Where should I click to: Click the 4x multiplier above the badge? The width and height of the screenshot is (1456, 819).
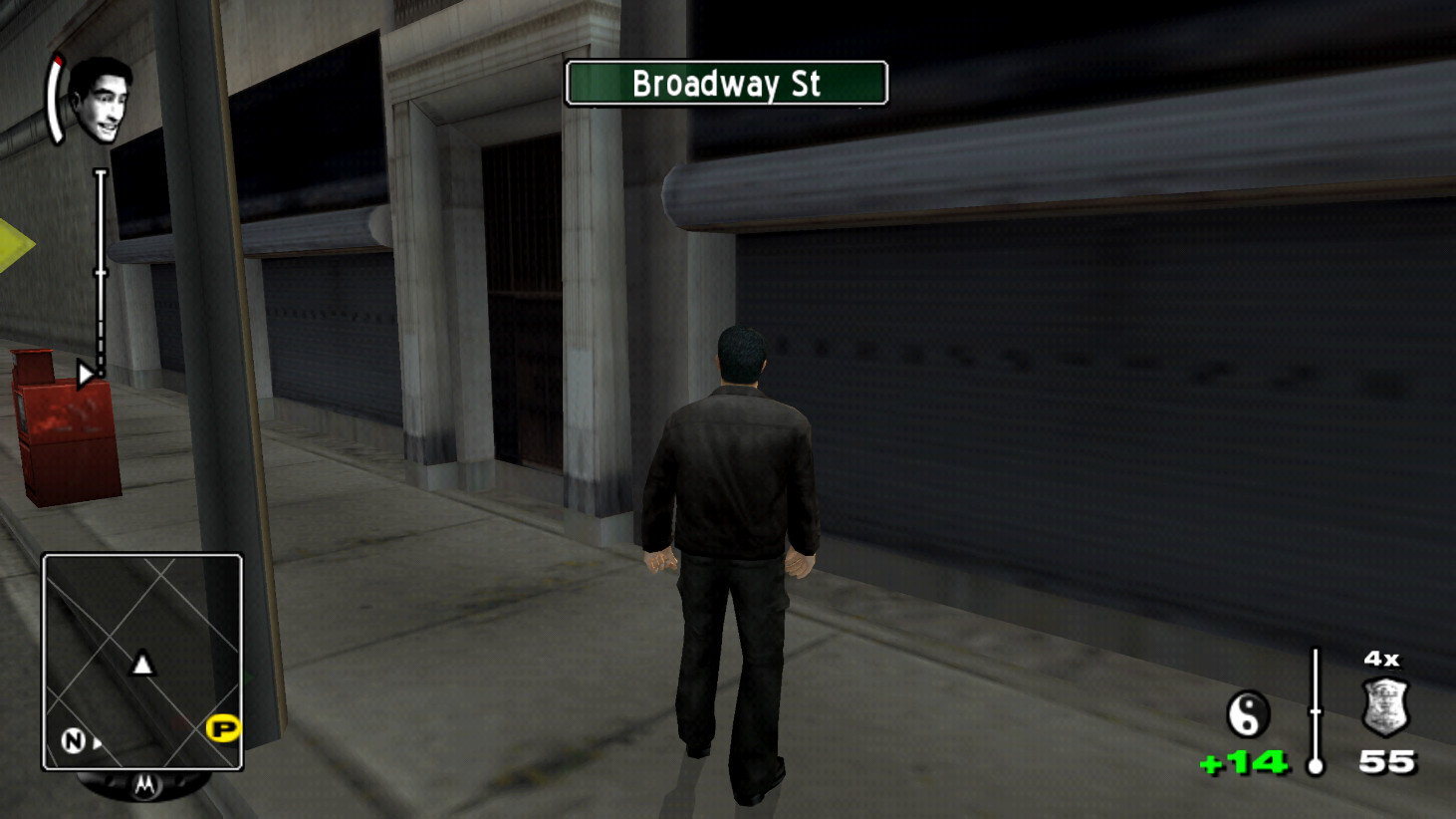click(x=1379, y=659)
